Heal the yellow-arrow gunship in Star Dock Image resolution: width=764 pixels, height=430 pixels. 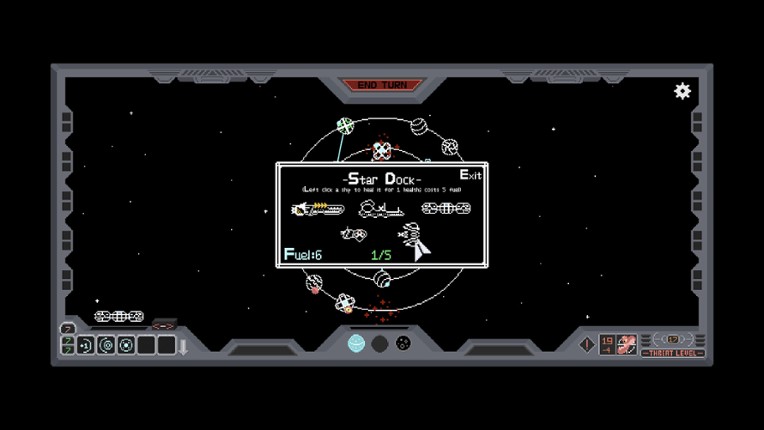(317, 209)
